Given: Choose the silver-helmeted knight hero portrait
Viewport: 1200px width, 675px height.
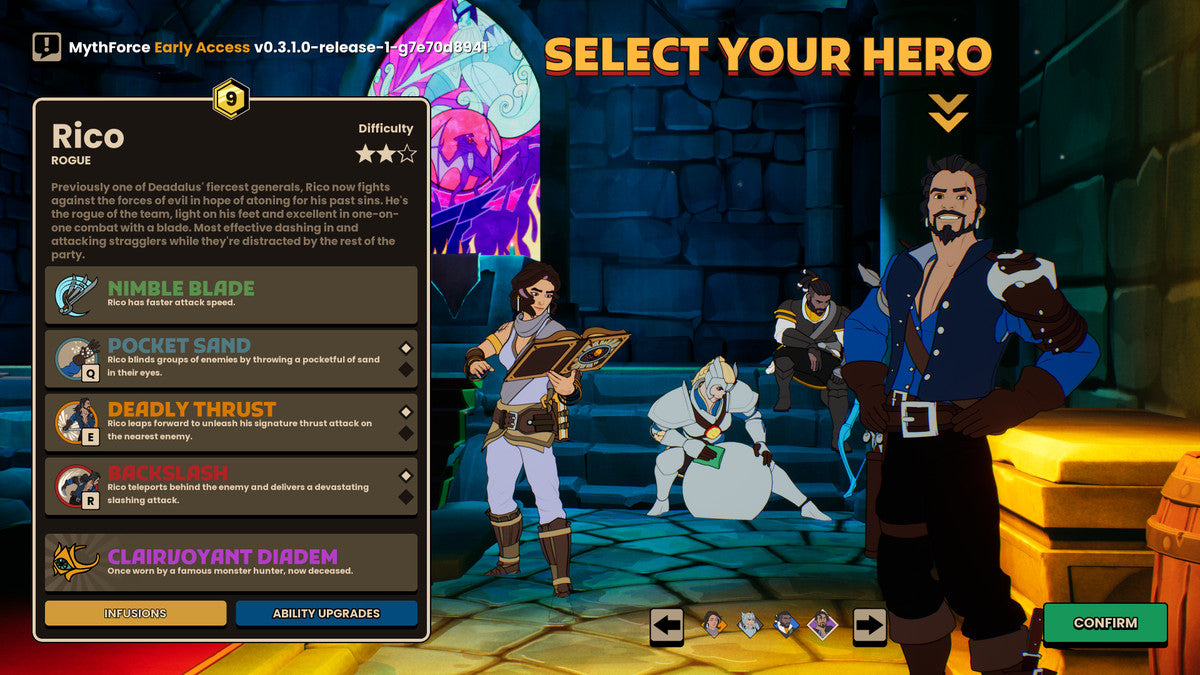Looking at the screenshot, I should [x=750, y=625].
